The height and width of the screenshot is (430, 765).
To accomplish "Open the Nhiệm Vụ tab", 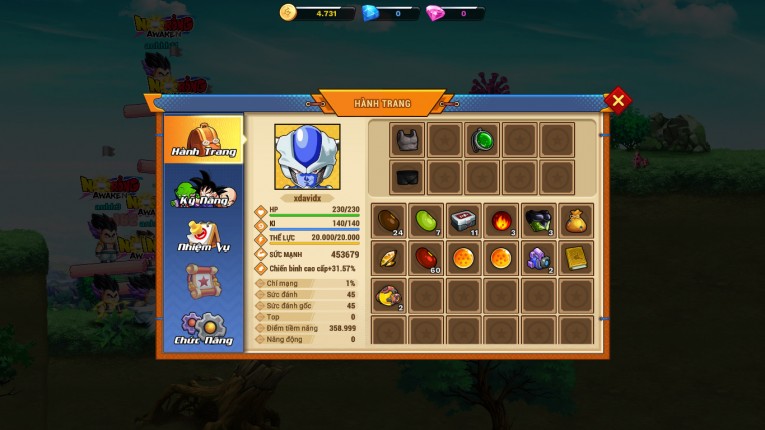I will (203, 236).
